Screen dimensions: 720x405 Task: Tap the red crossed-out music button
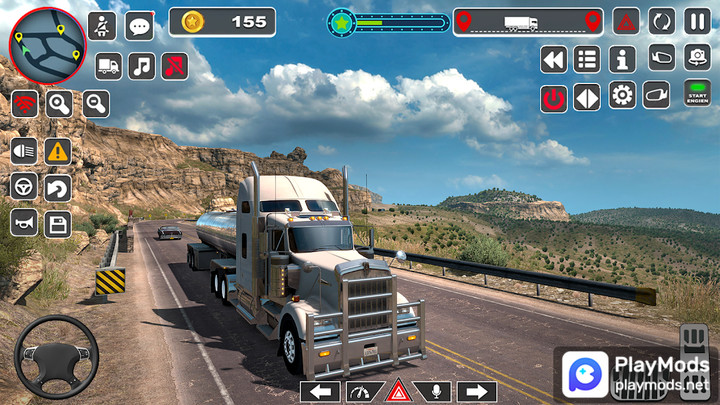click(175, 66)
